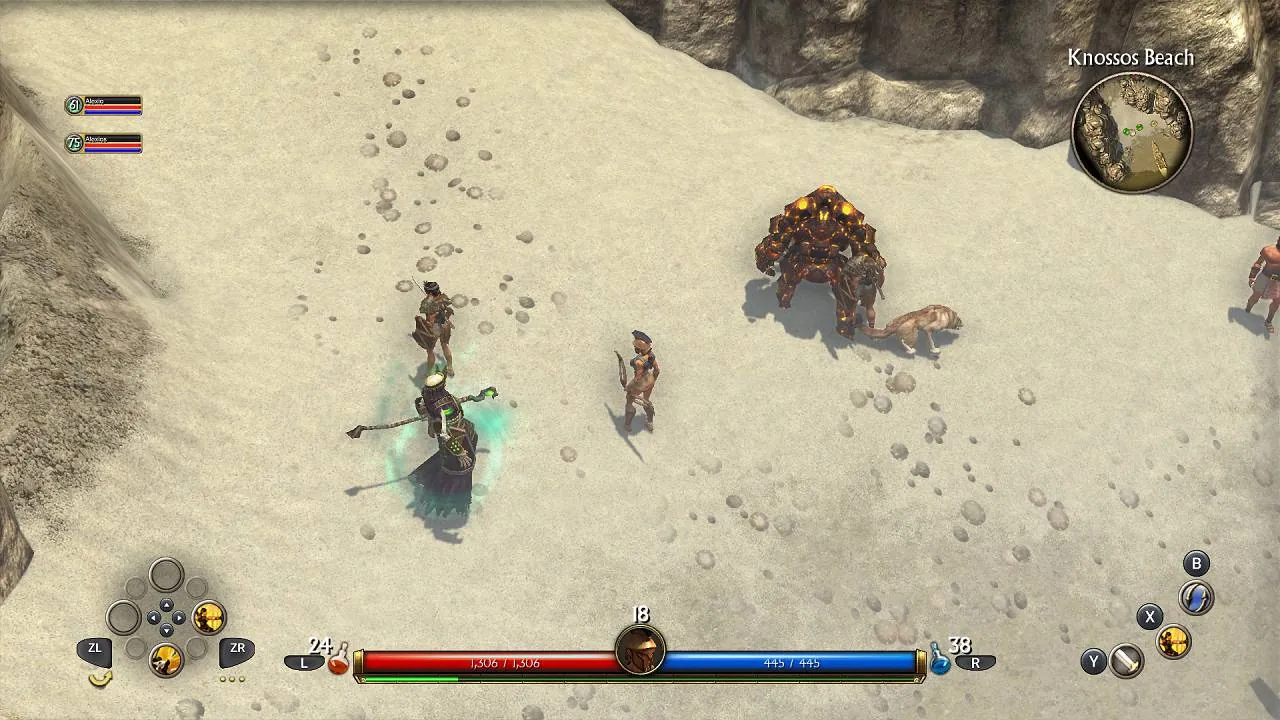Select the archer skill on the d-pad ring

[x=208, y=618]
